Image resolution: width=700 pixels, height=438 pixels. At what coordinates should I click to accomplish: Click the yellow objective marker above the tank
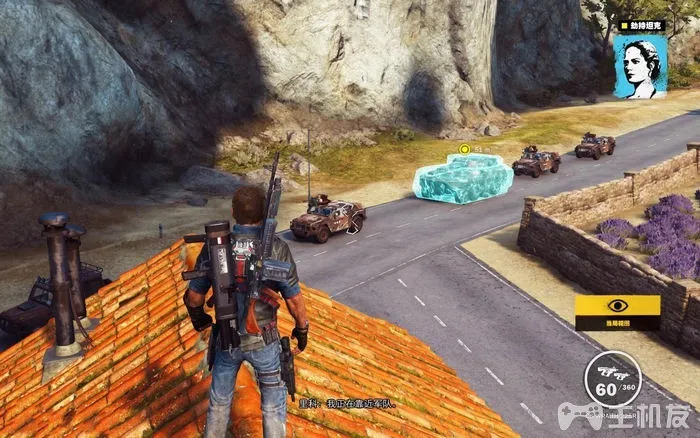(464, 149)
